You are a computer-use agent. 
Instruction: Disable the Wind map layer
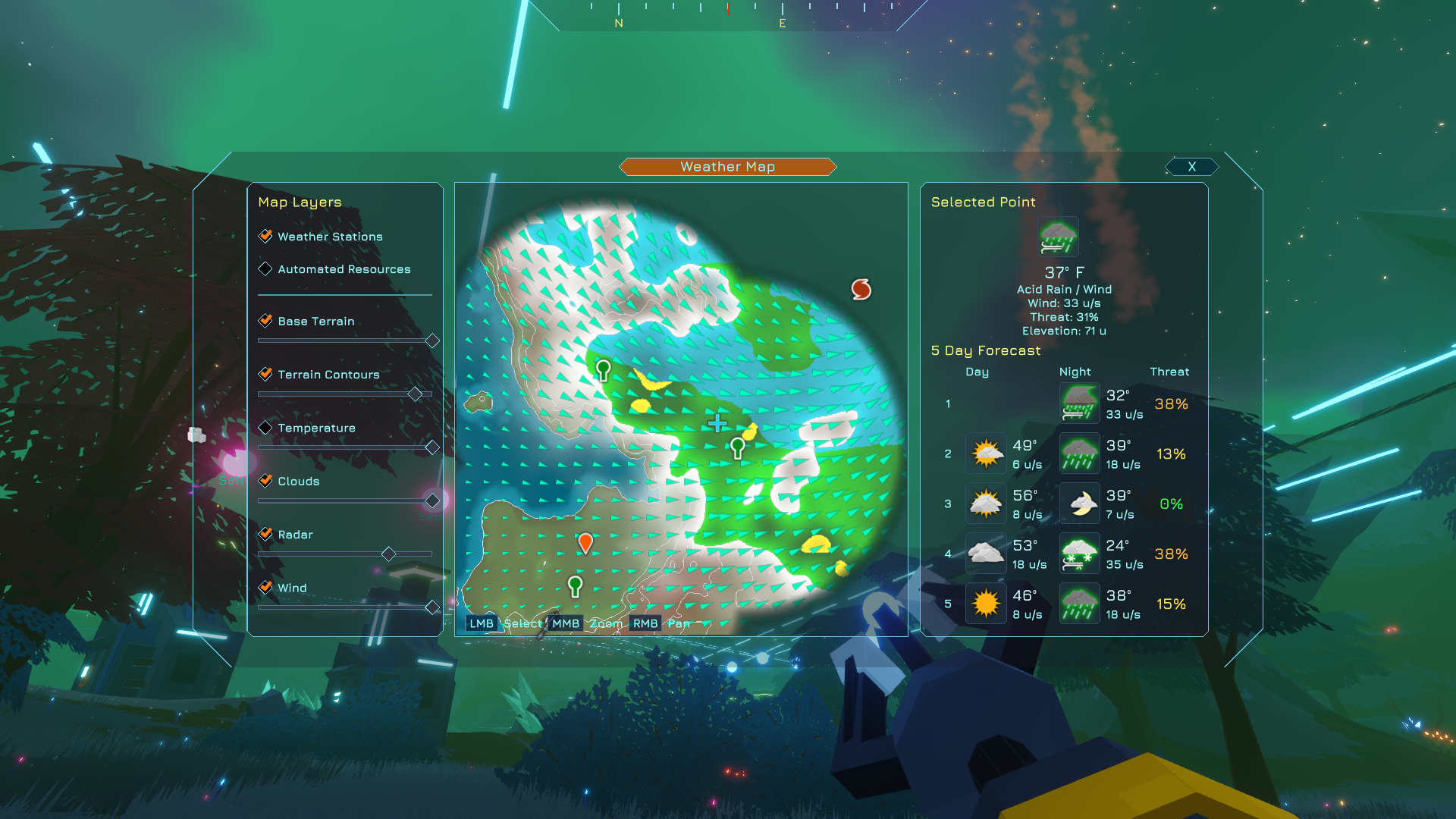click(265, 587)
